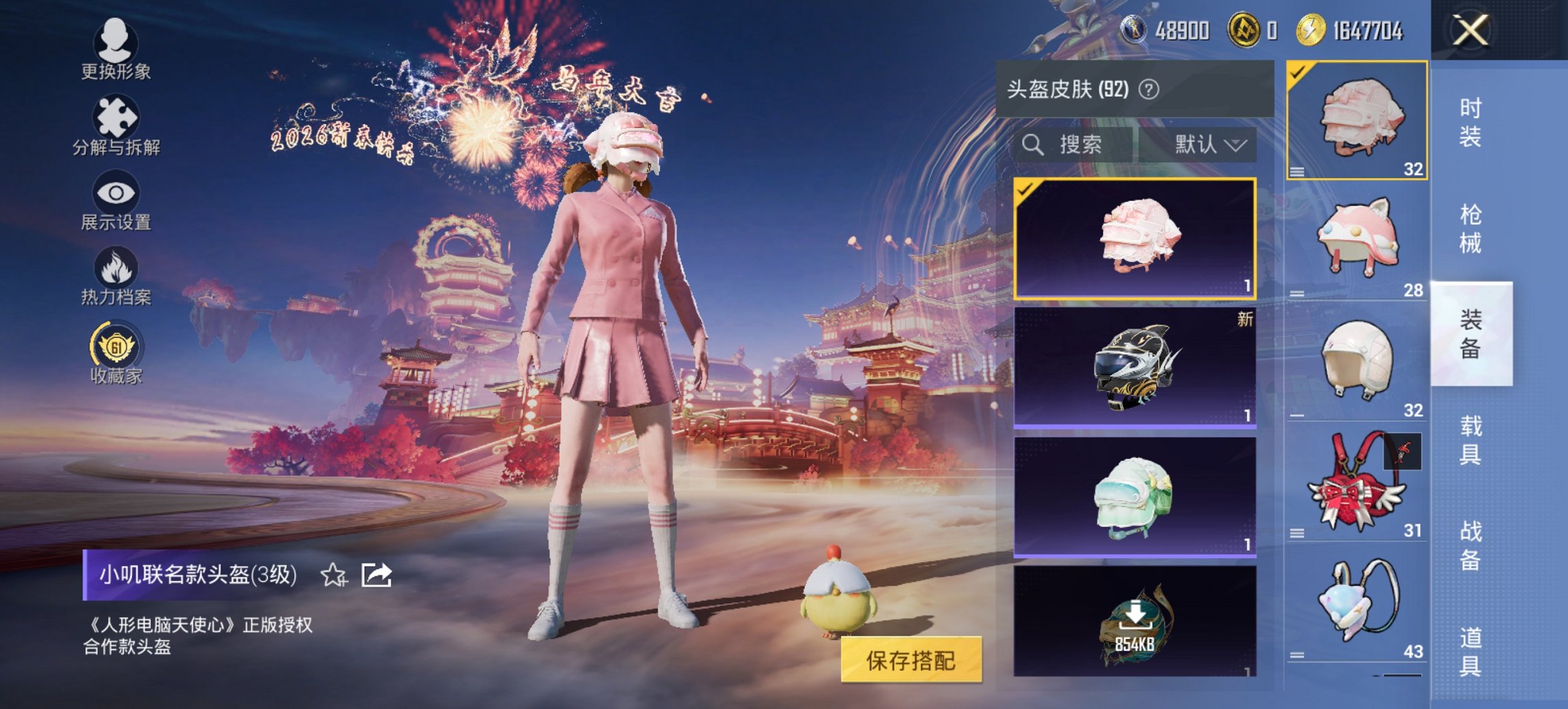View the 热力档案 heat profile
This screenshot has height=709, width=1568.
116,273
